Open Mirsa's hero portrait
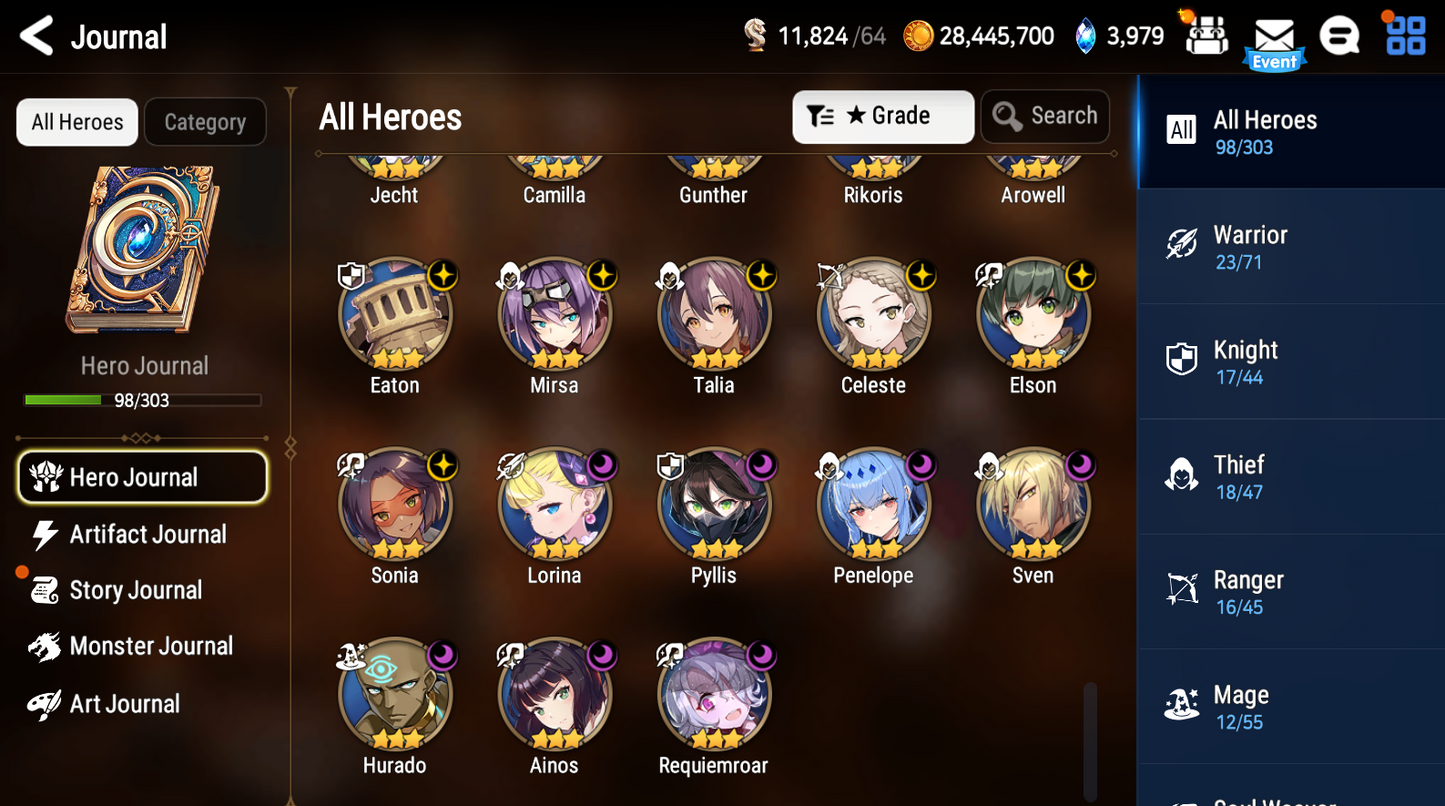1445x806 pixels. 554,314
